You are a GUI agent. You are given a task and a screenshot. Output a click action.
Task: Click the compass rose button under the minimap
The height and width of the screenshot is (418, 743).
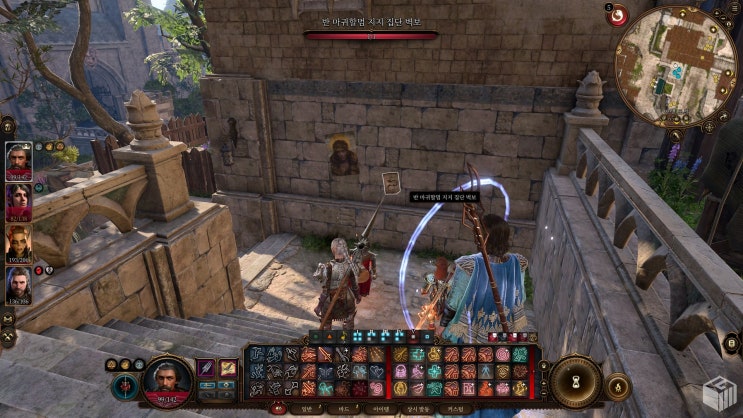click(x=709, y=126)
